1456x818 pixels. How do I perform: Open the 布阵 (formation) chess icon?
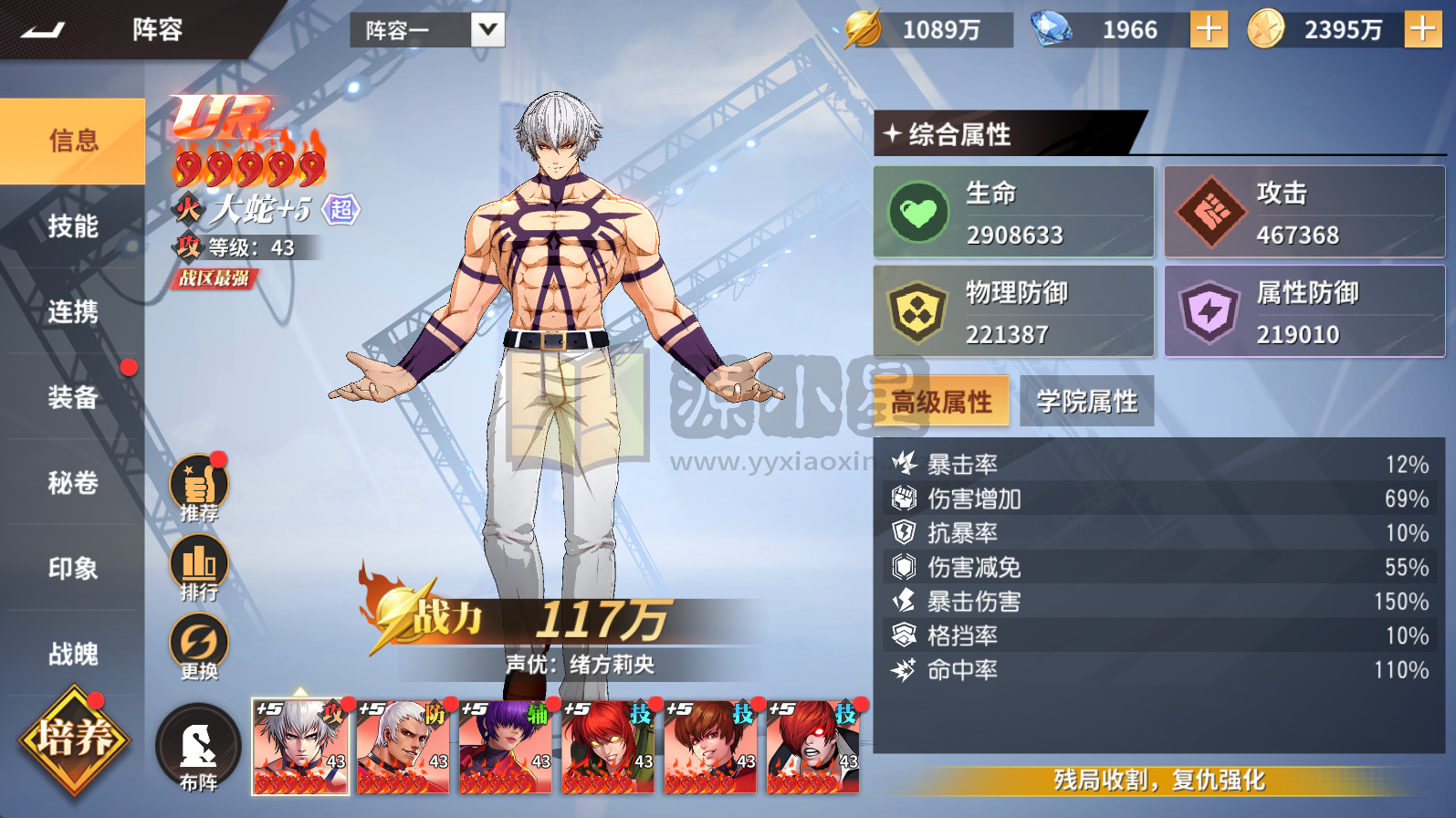tap(197, 744)
